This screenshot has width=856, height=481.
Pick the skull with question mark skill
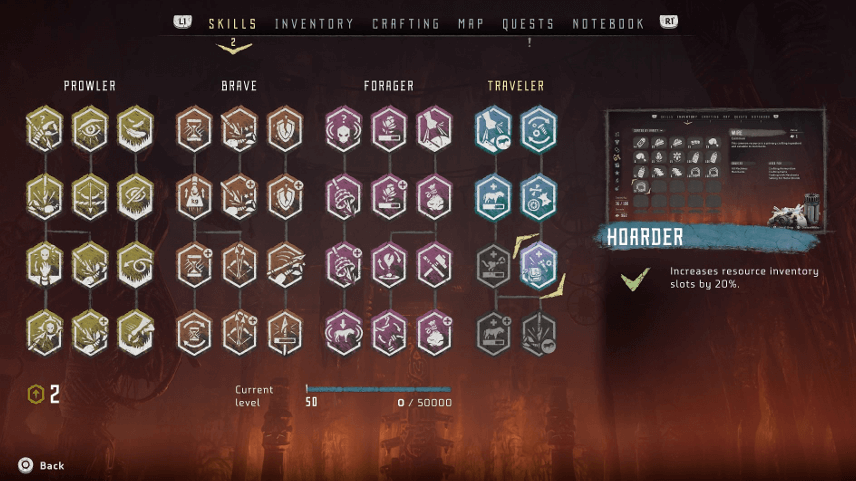343,129
